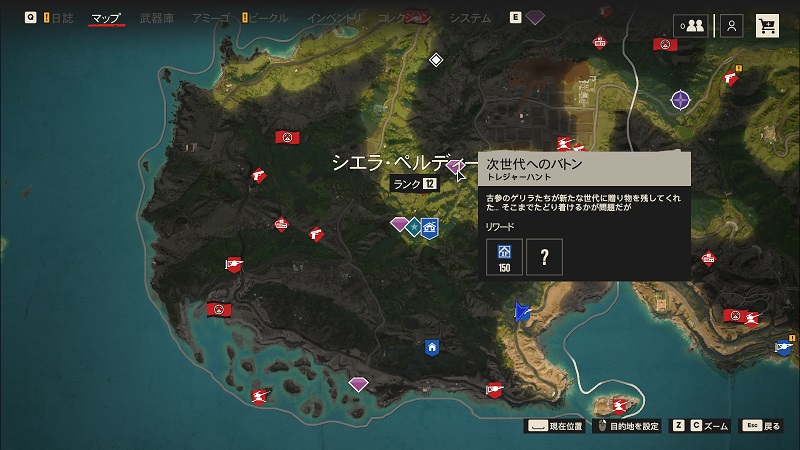This screenshot has height=450, width=800.
Task: Select the white diamond map marker
Action: click(436, 60)
